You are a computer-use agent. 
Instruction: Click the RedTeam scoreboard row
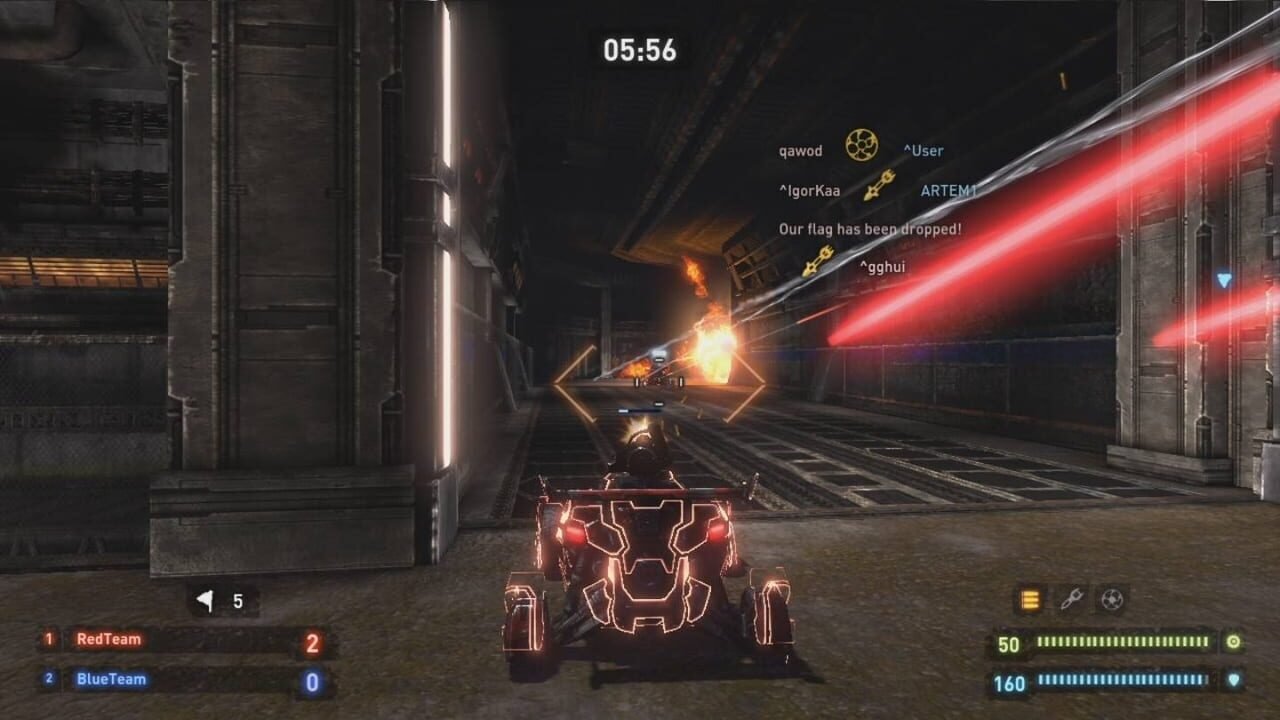coord(186,640)
